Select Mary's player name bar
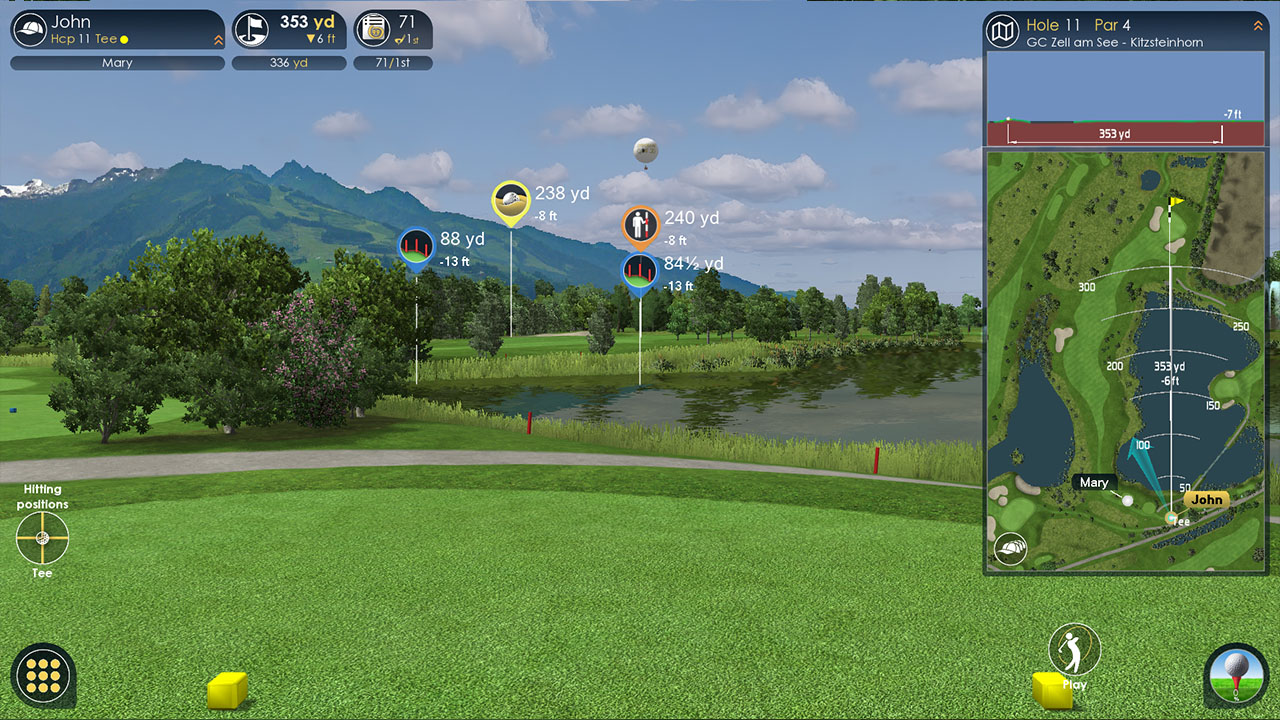Viewport: 1280px width, 720px height. [117, 63]
